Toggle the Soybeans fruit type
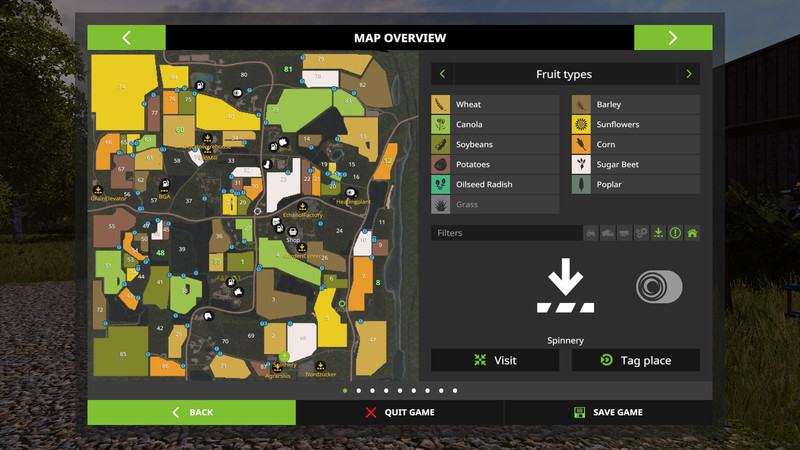The height and width of the screenshot is (450, 800). [x=495, y=144]
